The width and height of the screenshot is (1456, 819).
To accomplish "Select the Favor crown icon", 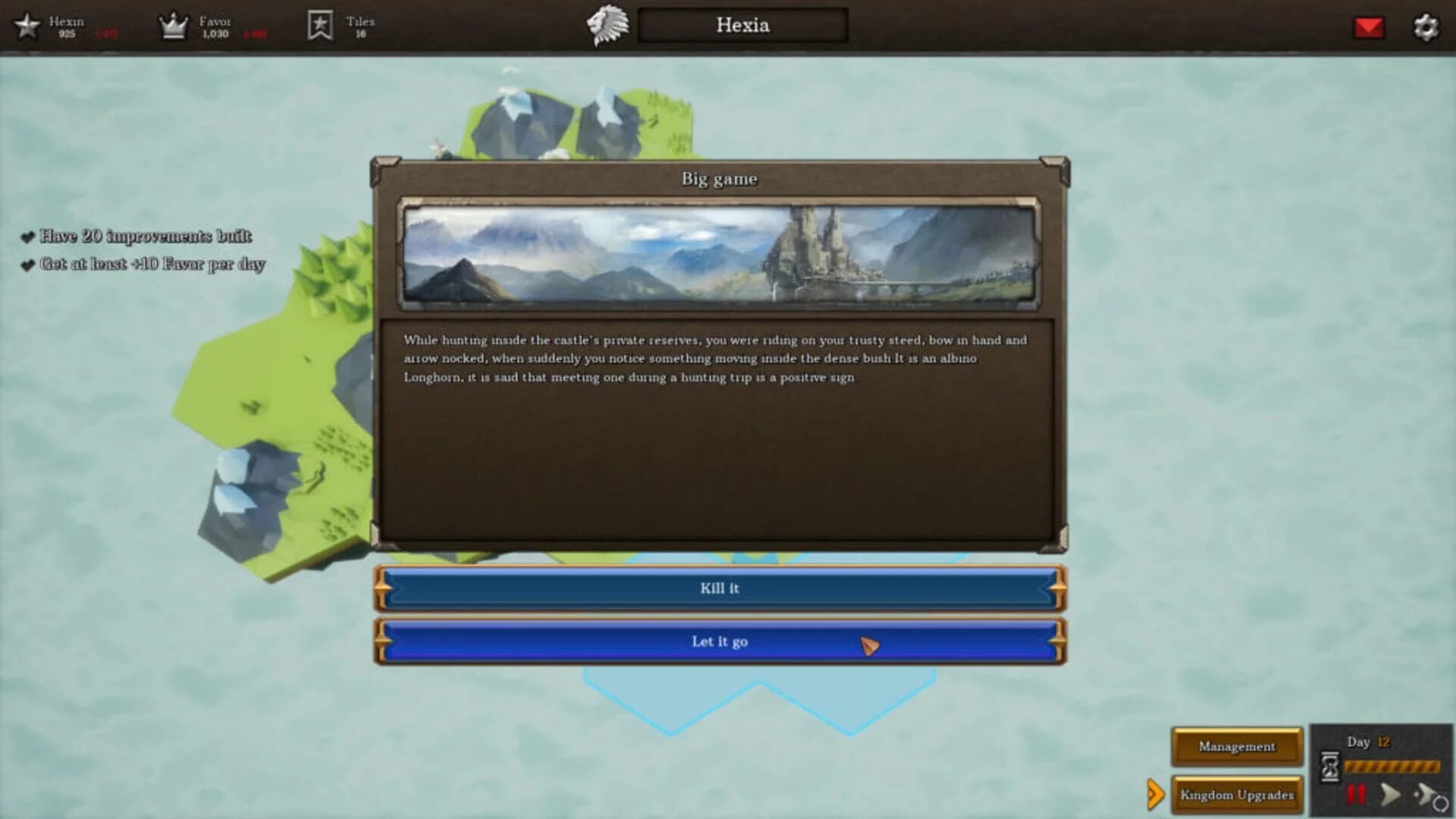I will click(x=173, y=25).
